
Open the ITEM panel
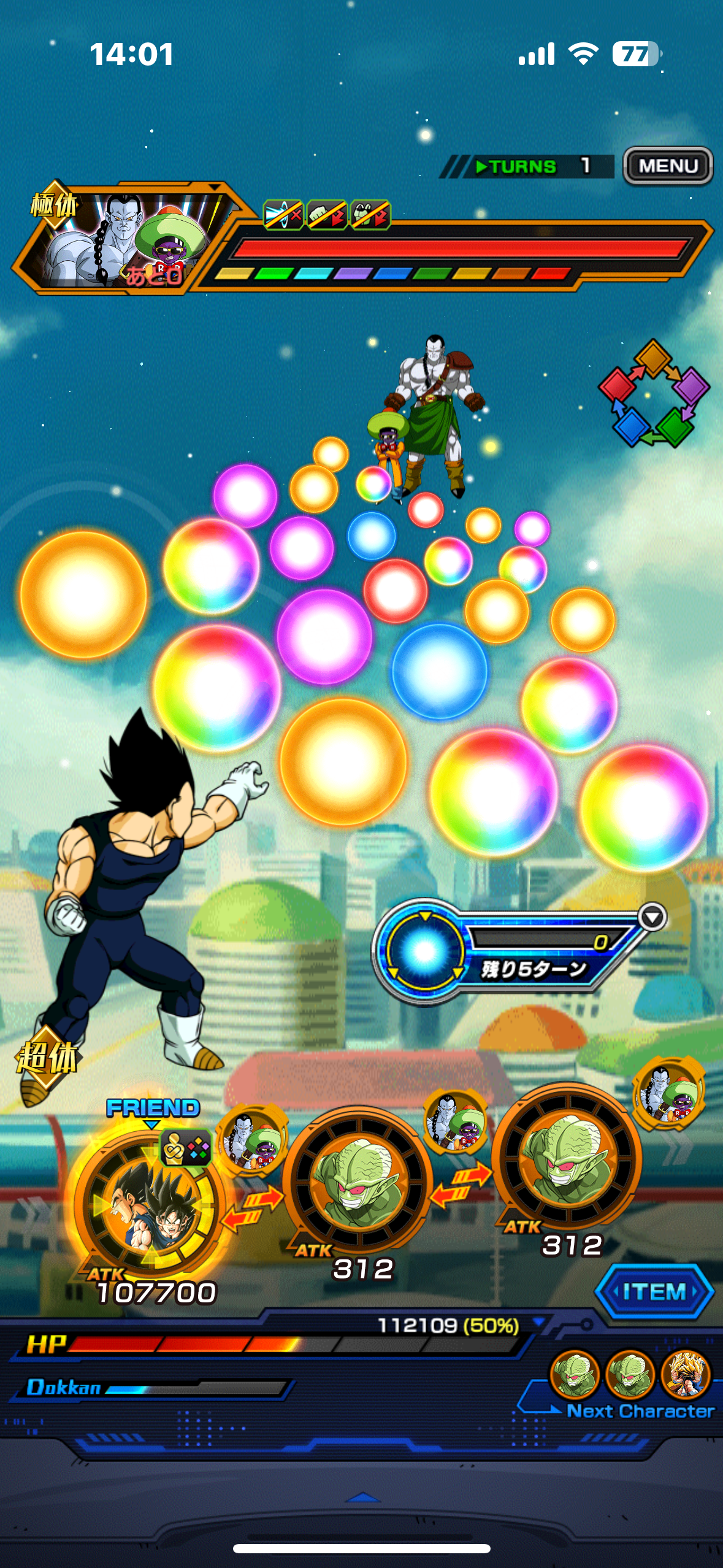654,1291
